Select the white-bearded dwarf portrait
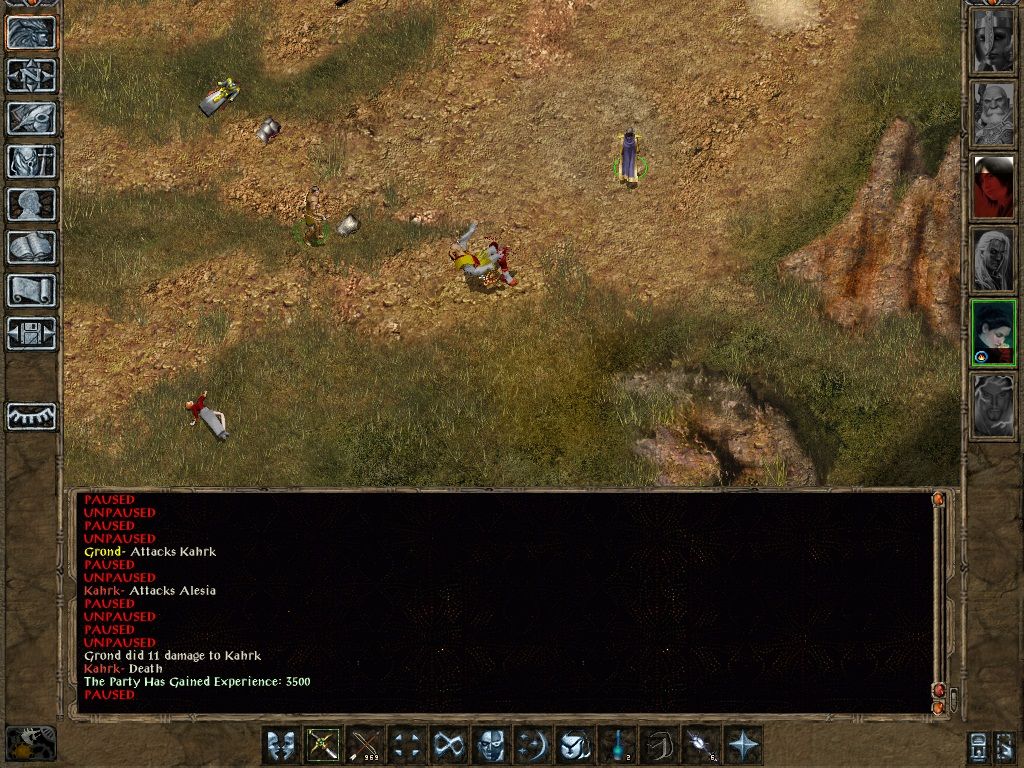1024x768 pixels. (x=994, y=114)
